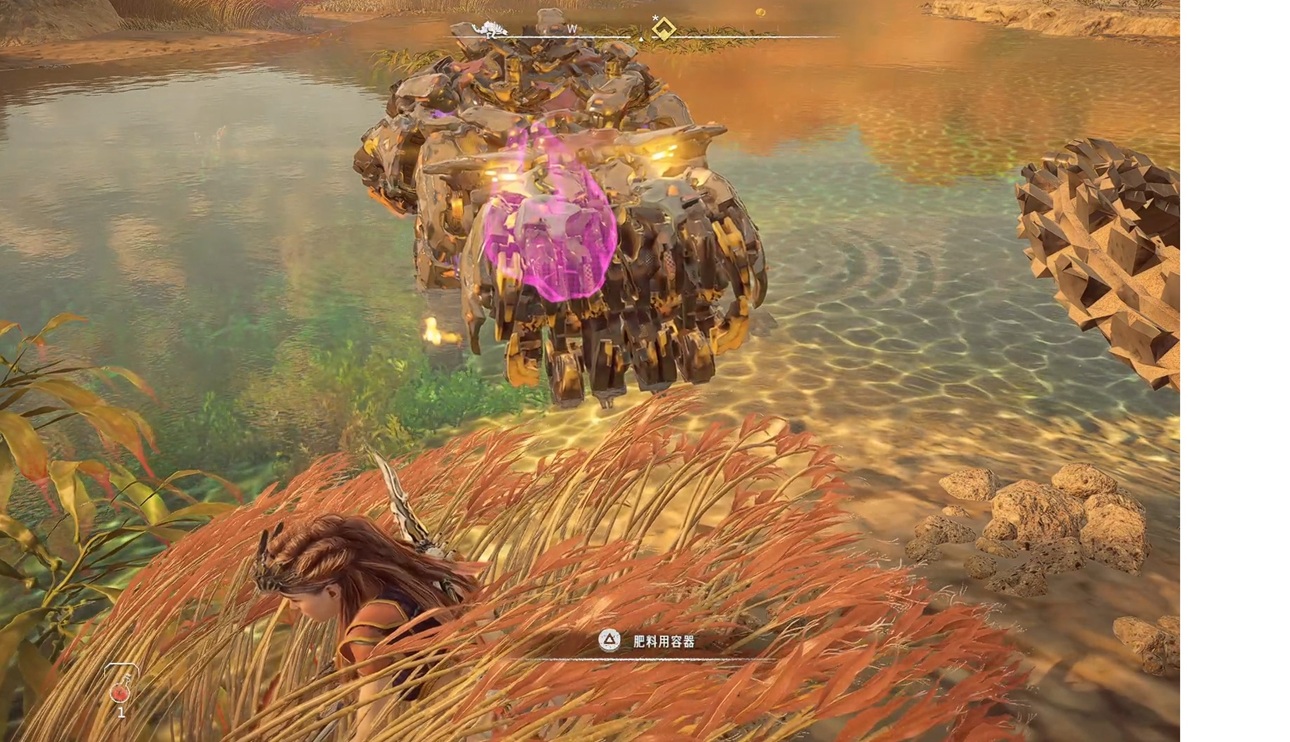
Task: Click the white machine icon on the compass
Action: click(x=493, y=29)
